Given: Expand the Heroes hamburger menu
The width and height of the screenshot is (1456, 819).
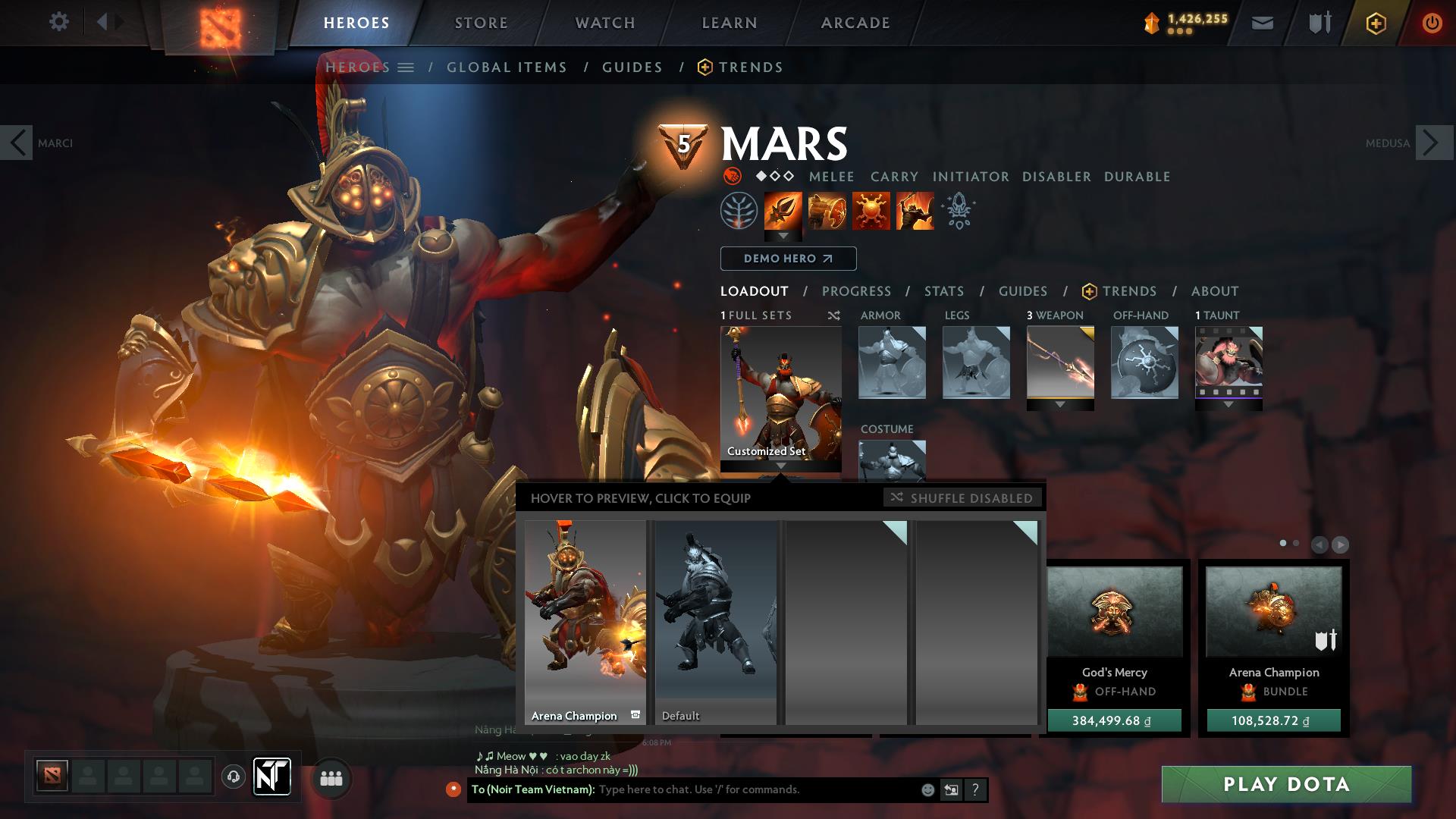Looking at the screenshot, I should 407,67.
